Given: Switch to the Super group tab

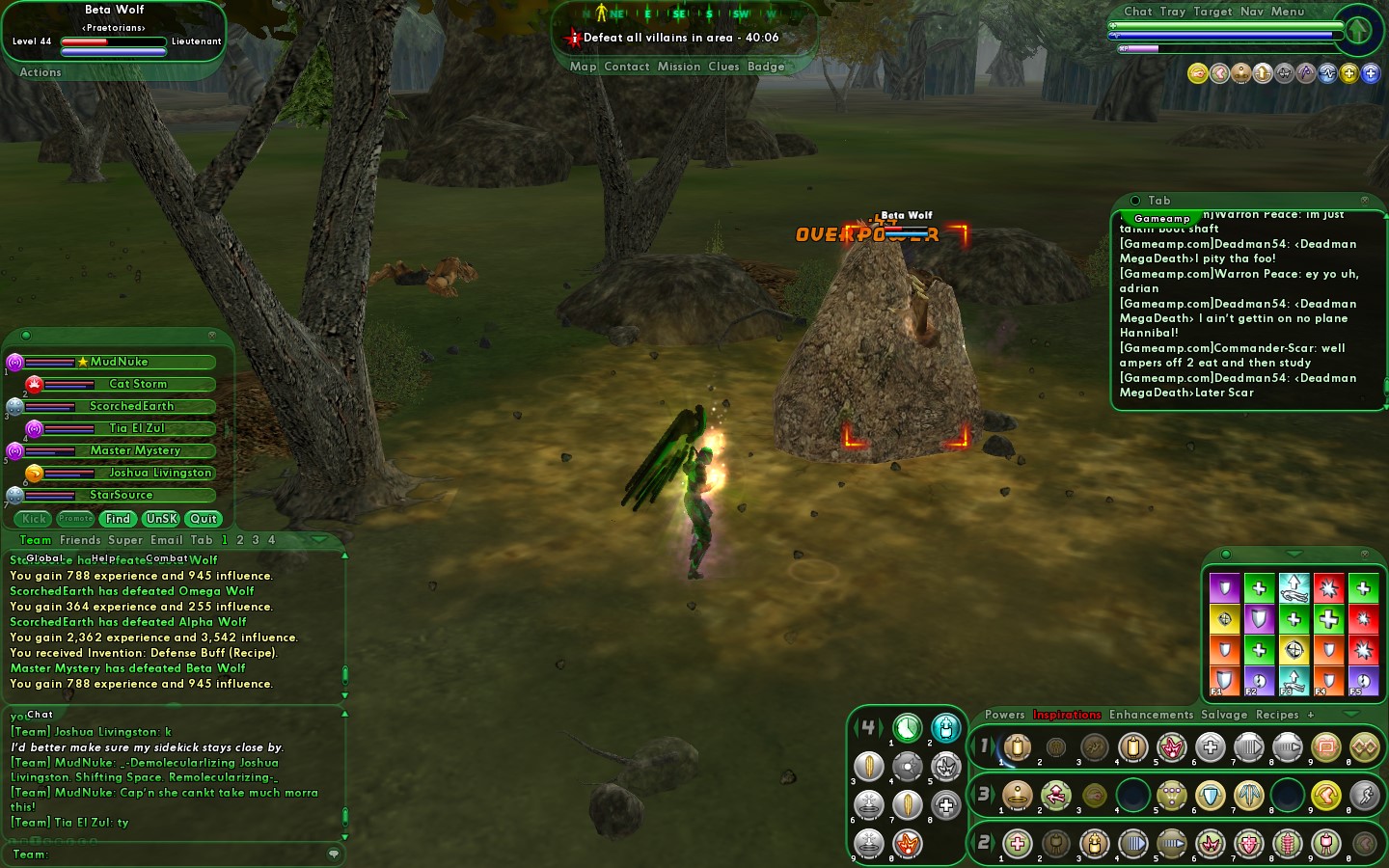Looking at the screenshot, I should [x=125, y=540].
